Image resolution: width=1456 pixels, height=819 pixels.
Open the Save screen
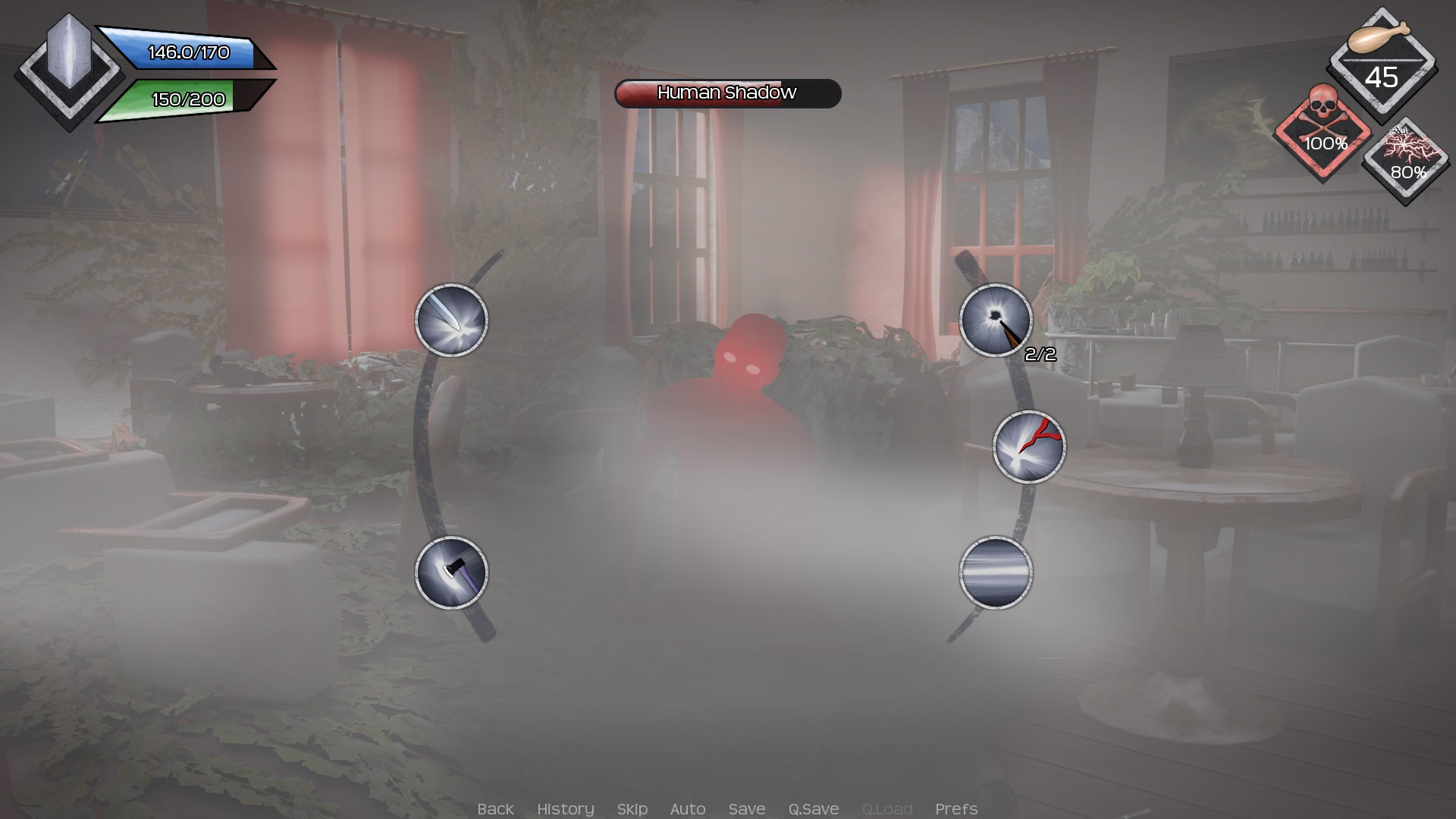coord(747,809)
